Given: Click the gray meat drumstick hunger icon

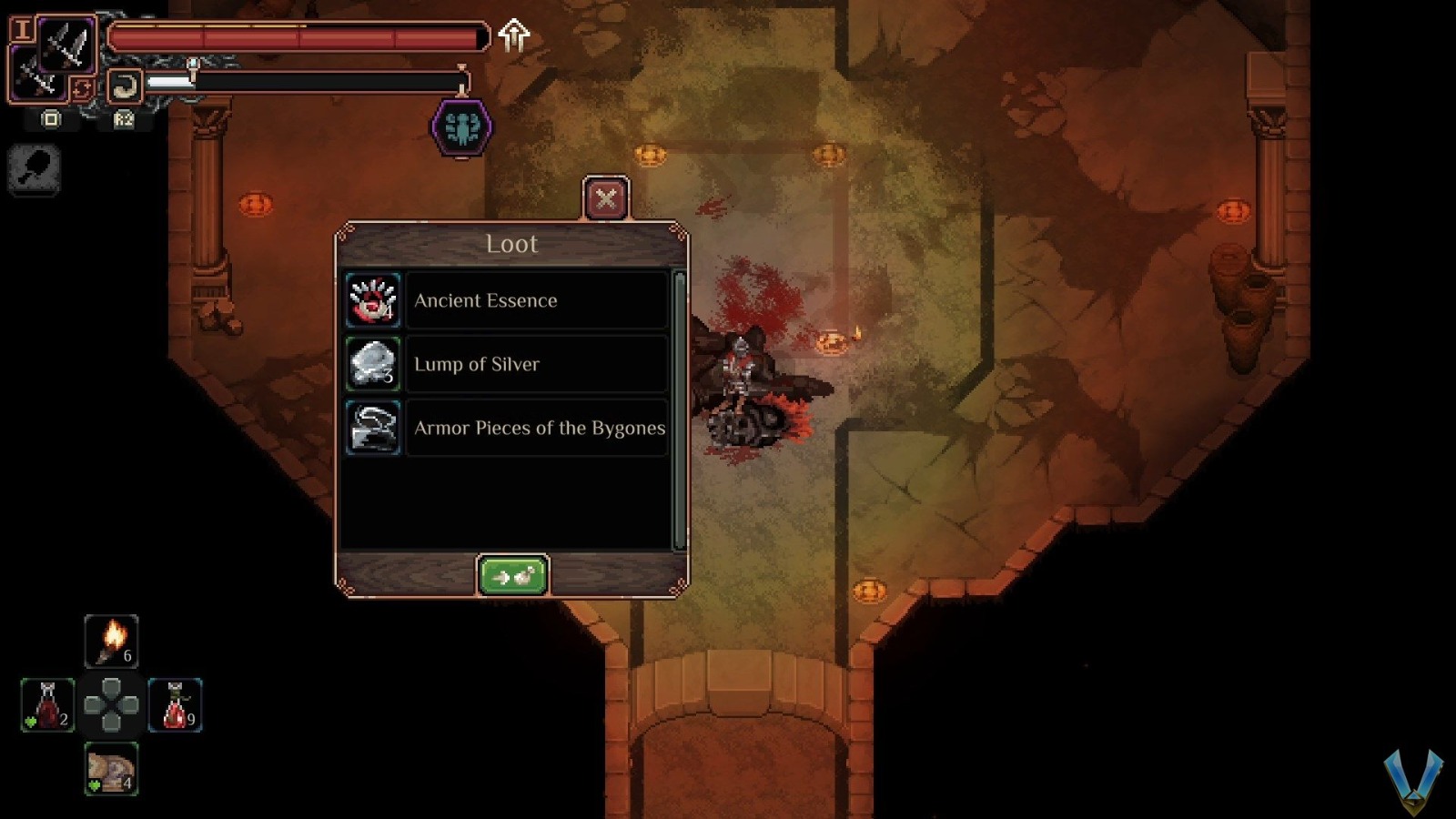Looking at the screenshot, I should (35, 169).
